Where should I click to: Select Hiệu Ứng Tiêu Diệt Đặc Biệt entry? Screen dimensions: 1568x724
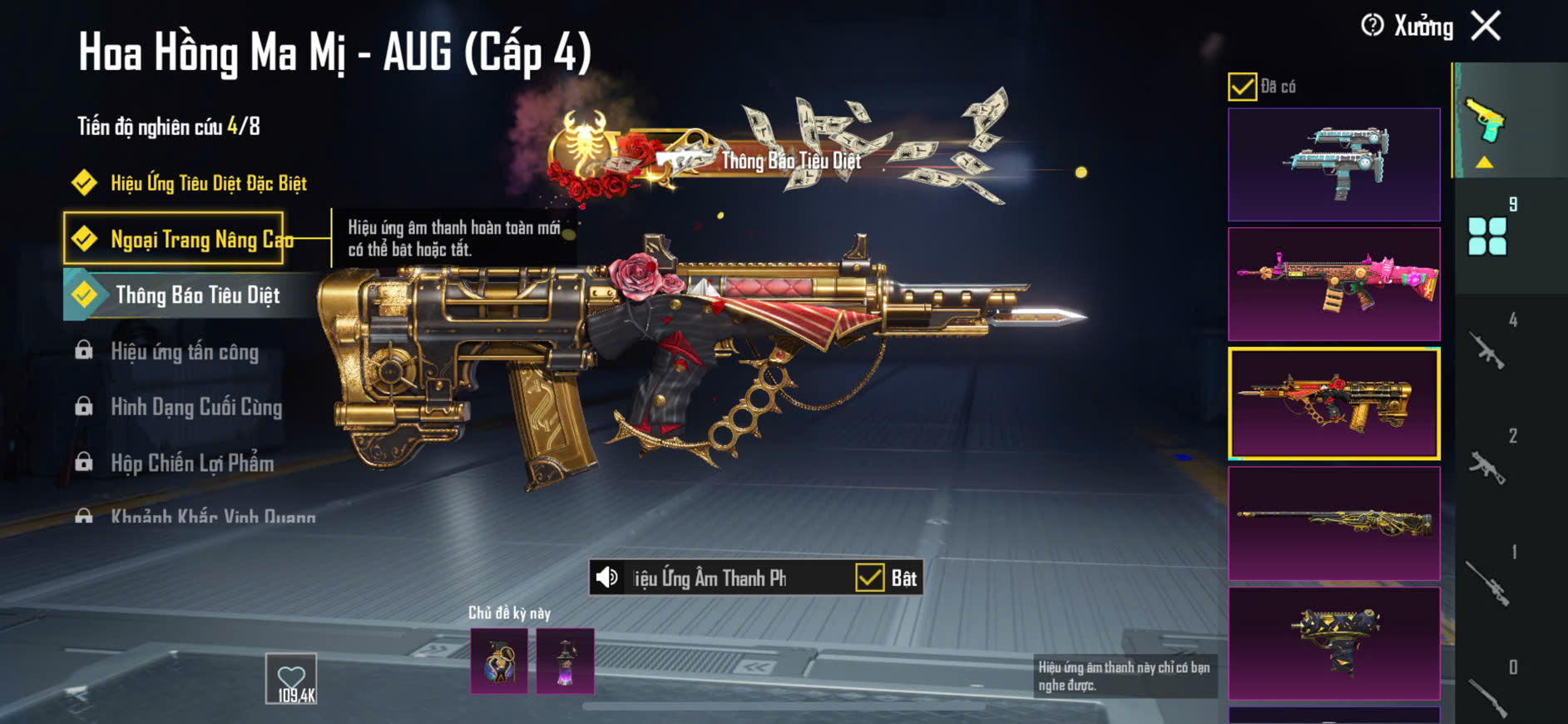click(208, 183)
